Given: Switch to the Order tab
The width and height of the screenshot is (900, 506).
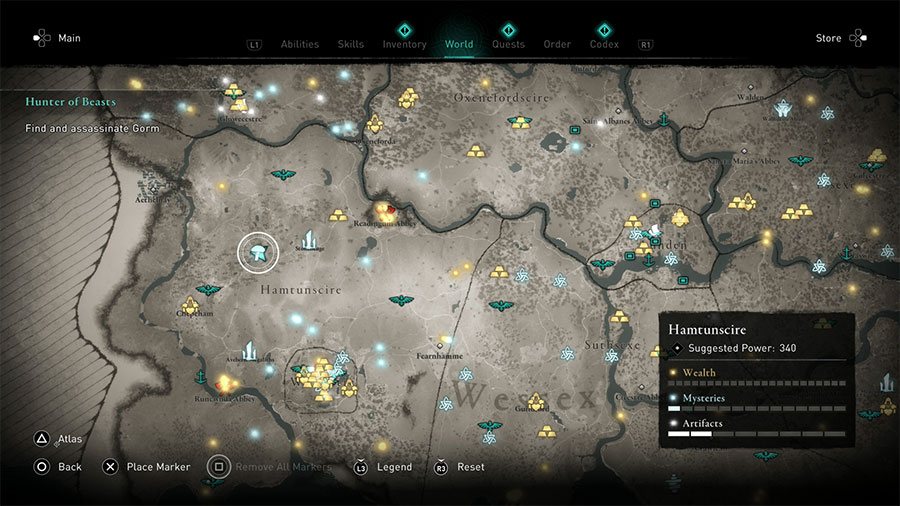Looking at the screenshot, I should tap(557, 44).
